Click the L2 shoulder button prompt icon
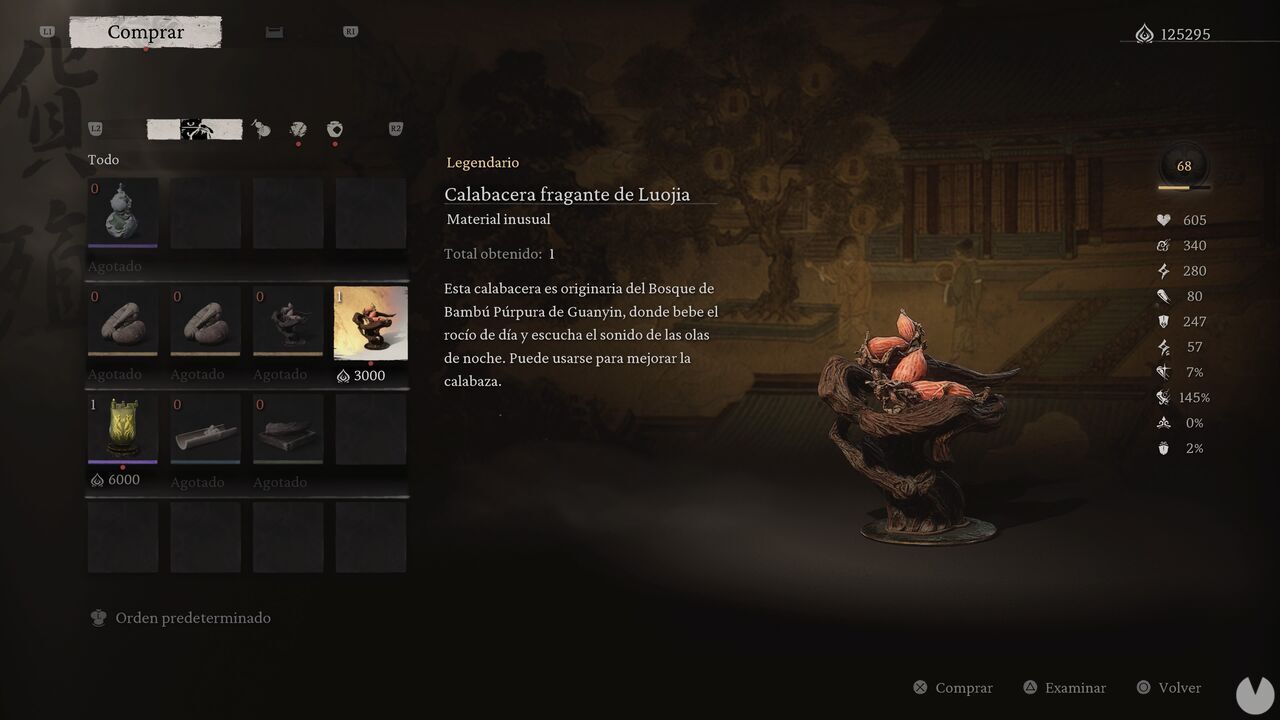The width and height of the screenshot is (1280, 720). (x=96, y=128)
